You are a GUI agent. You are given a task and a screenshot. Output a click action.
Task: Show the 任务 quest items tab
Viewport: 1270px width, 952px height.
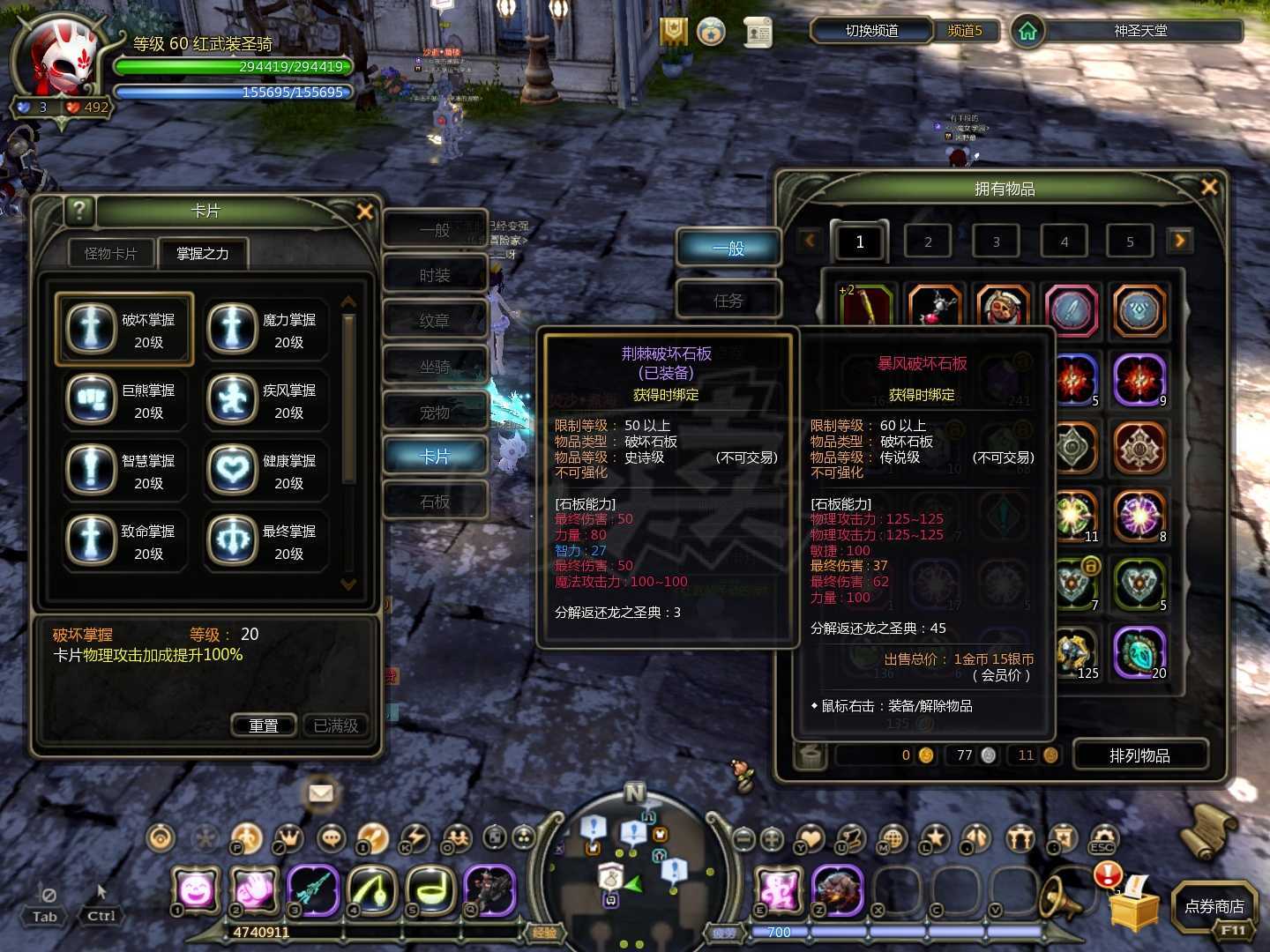click(728, 301)
